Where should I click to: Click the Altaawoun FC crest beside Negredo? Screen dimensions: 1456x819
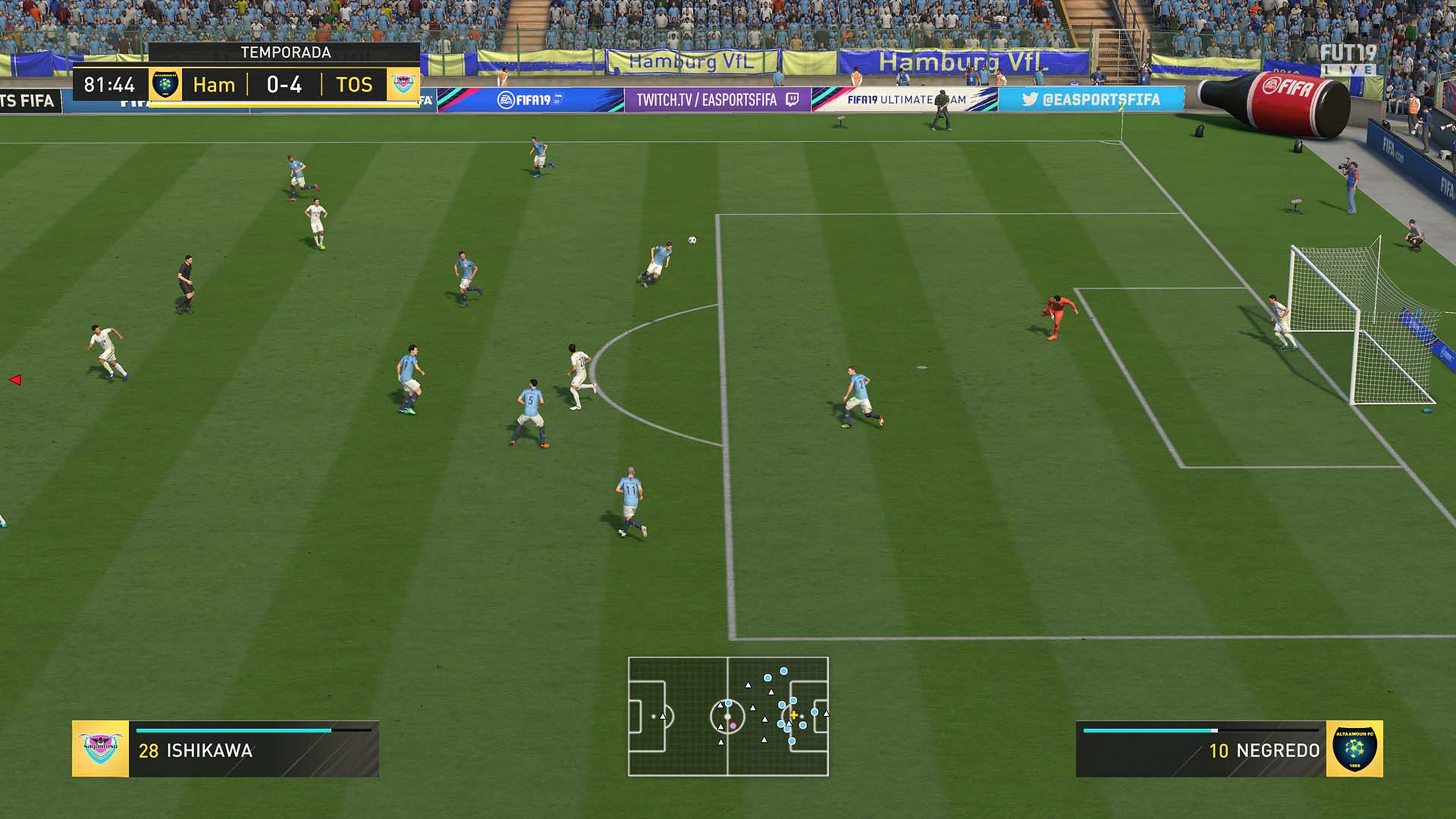(x=1354, y=749)
